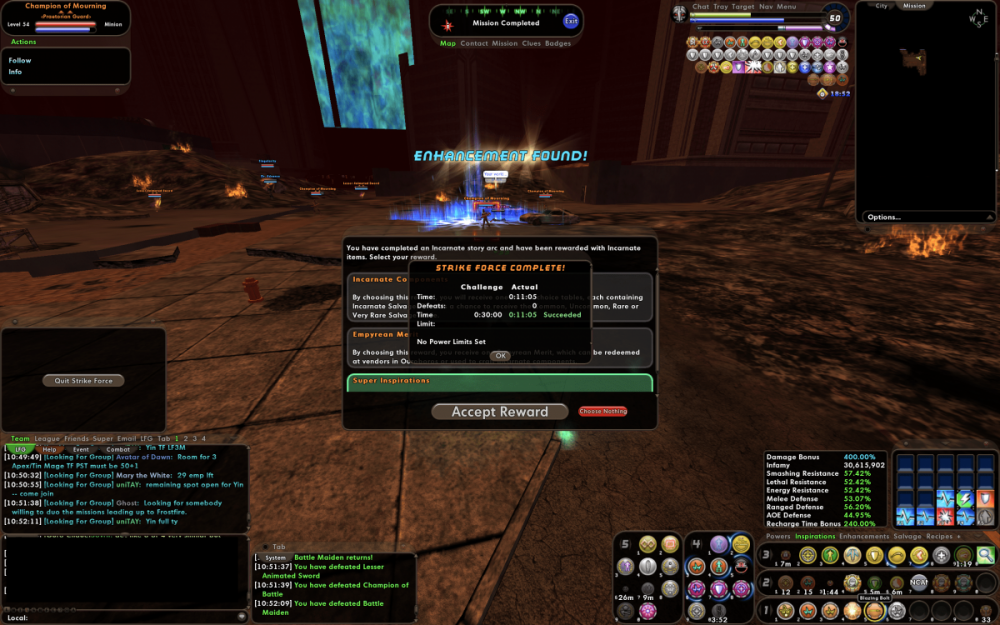Click the magnifying glass icon in tray 3

pos(985,556)
